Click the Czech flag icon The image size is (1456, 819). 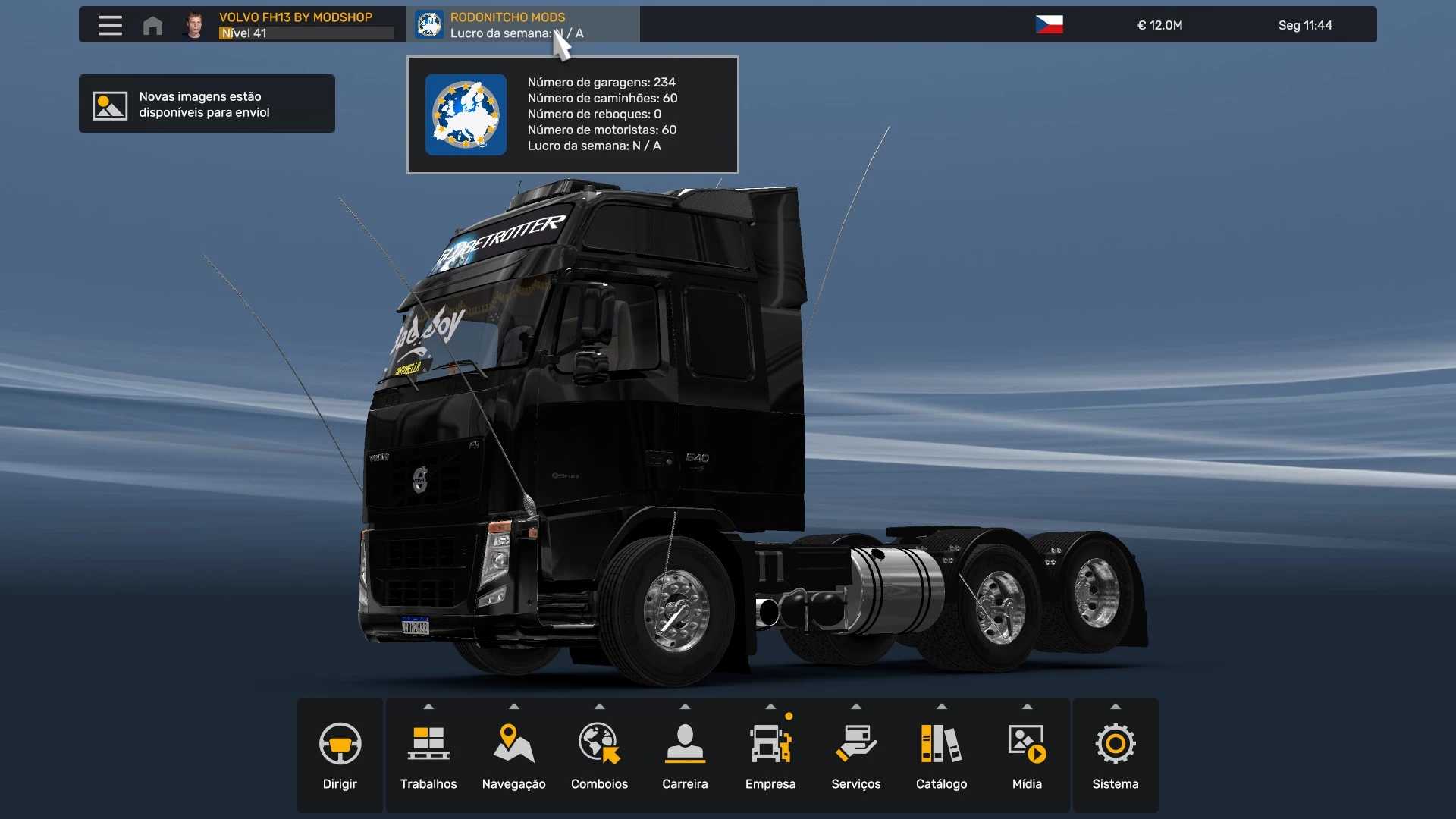1049,25
